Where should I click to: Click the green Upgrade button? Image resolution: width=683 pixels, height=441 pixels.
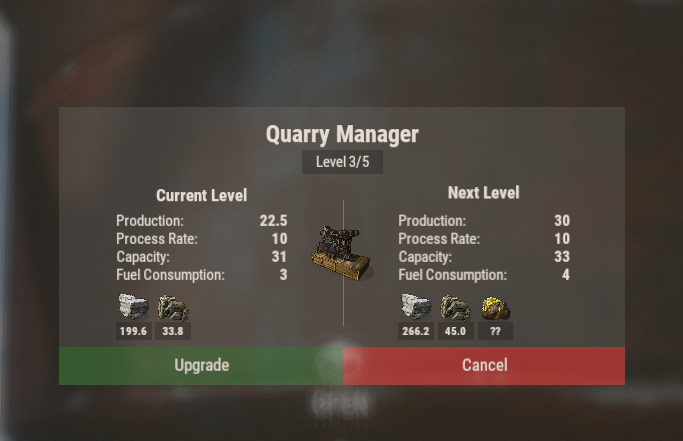201,366
